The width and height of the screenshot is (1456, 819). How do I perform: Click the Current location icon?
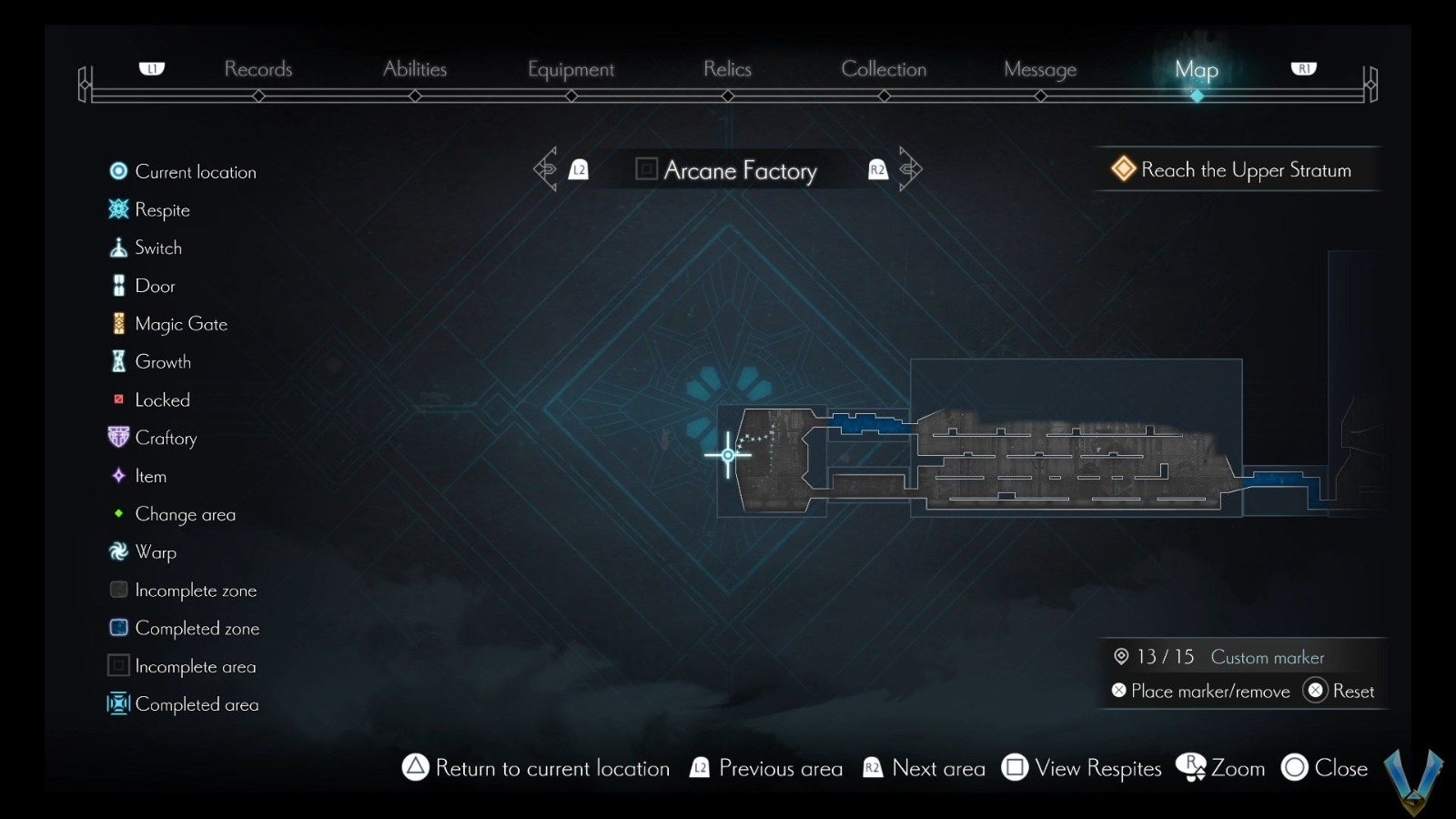pos(118,171)
